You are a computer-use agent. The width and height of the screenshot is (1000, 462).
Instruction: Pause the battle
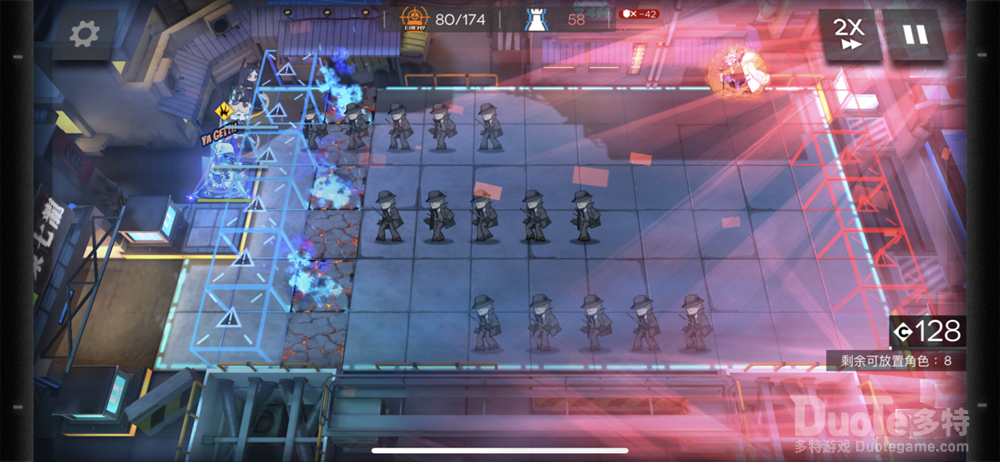click(x=915, y=36)
